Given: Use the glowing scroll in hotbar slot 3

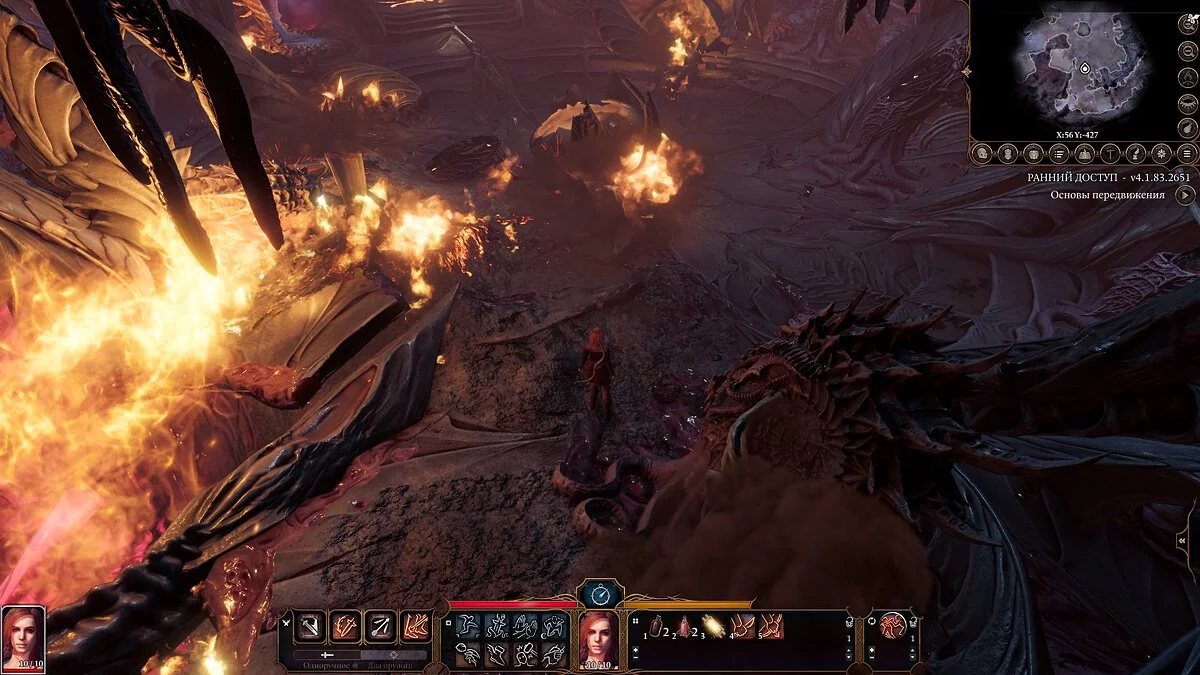Looking at the screenshot, I should coord(711,627).
